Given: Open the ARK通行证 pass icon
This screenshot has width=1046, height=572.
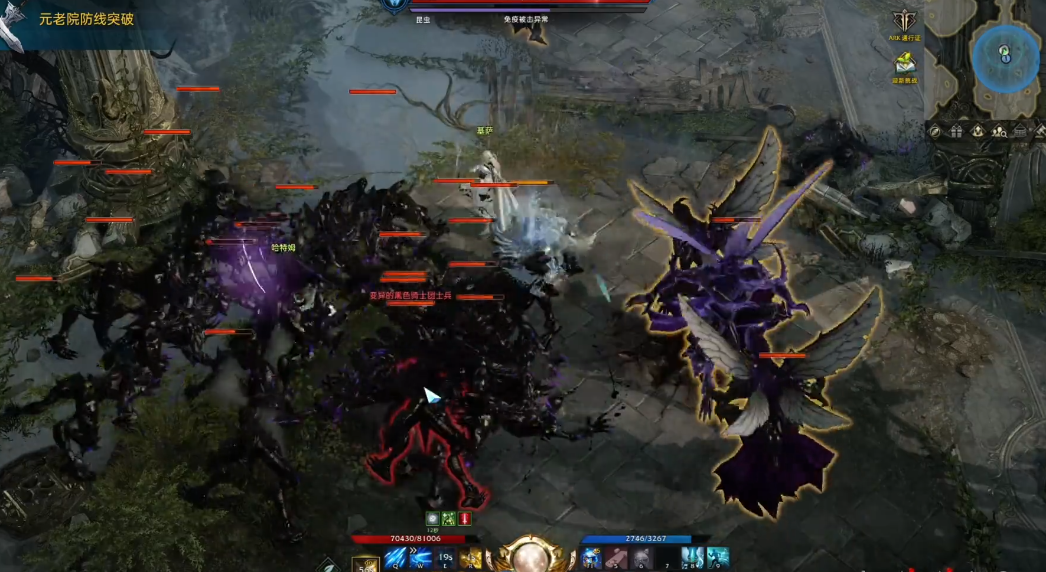Looking at the screenshot, I should [909, 22].
